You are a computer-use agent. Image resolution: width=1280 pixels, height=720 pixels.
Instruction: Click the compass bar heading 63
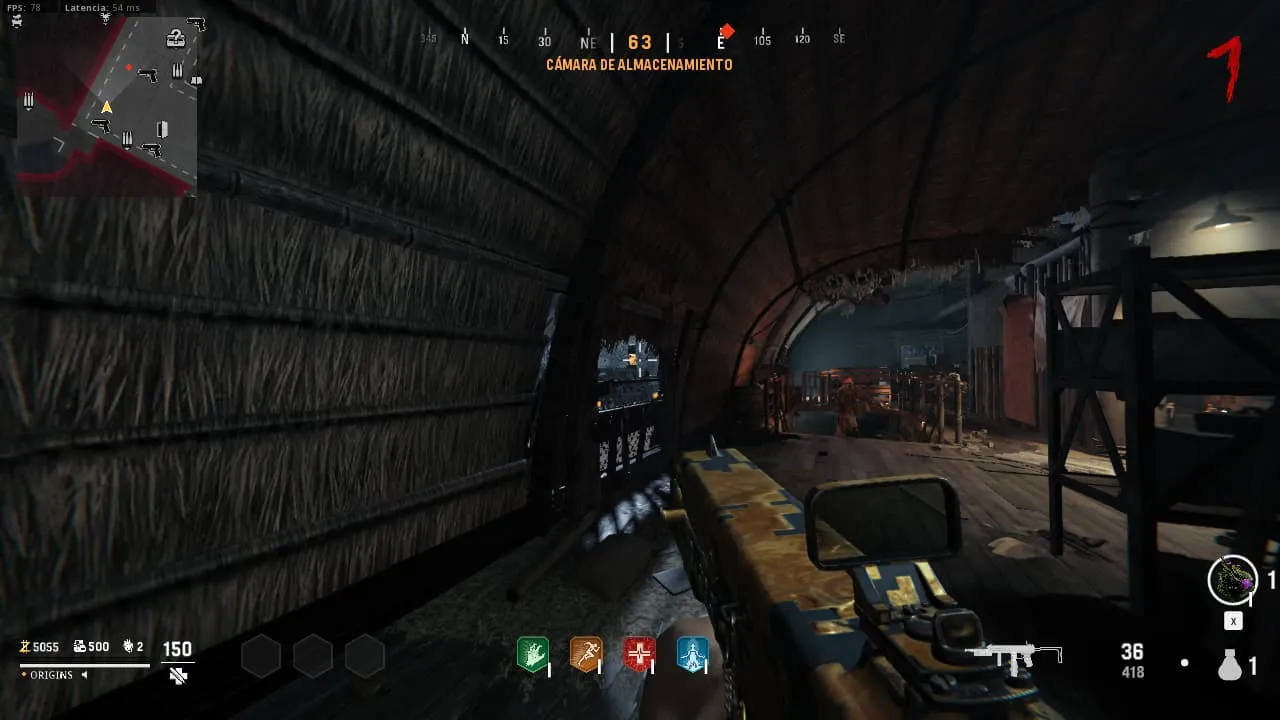click(x=640, y=42)
